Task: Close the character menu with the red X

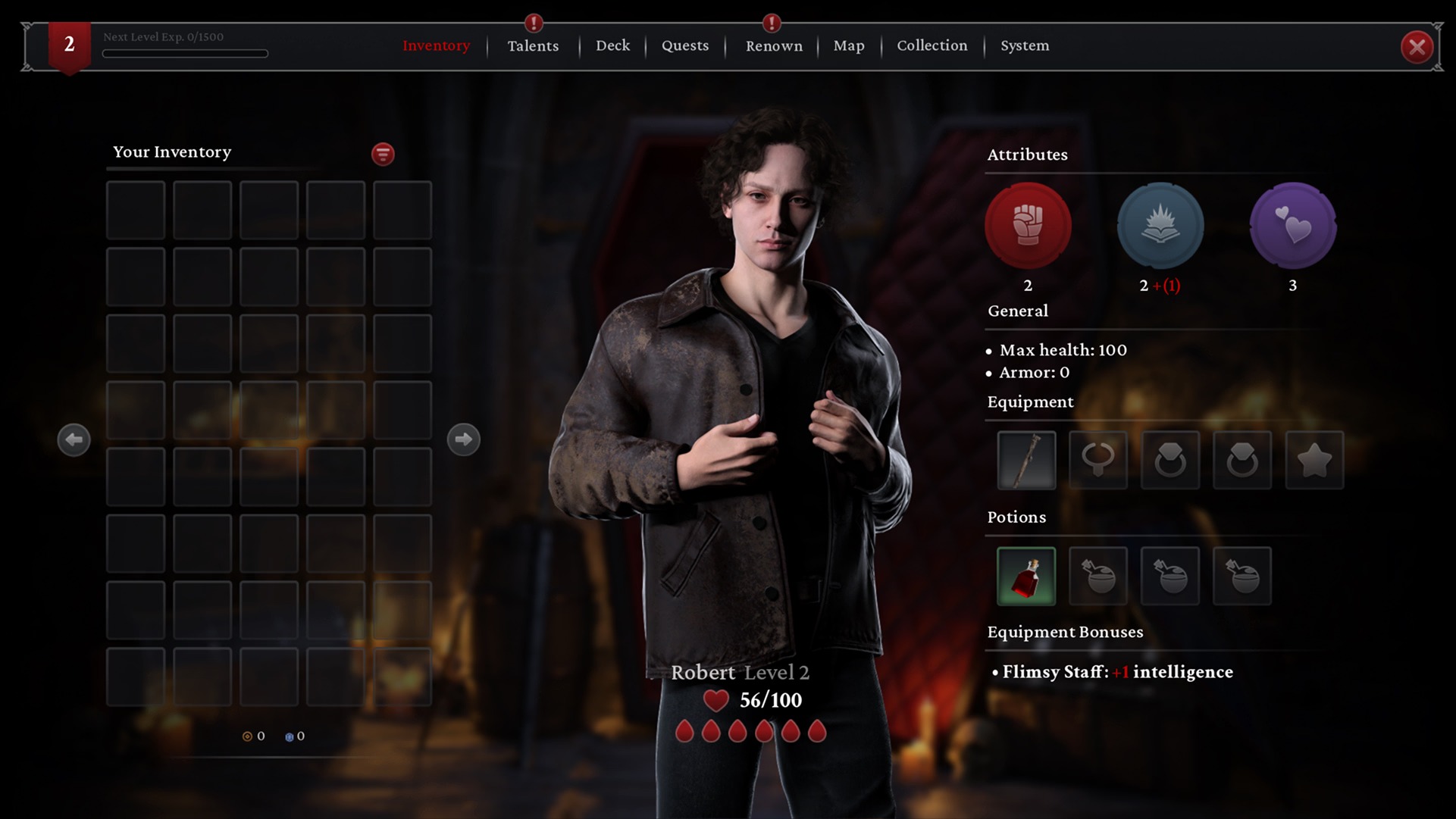Action: pyautogui.click(x=1416, y=47)
